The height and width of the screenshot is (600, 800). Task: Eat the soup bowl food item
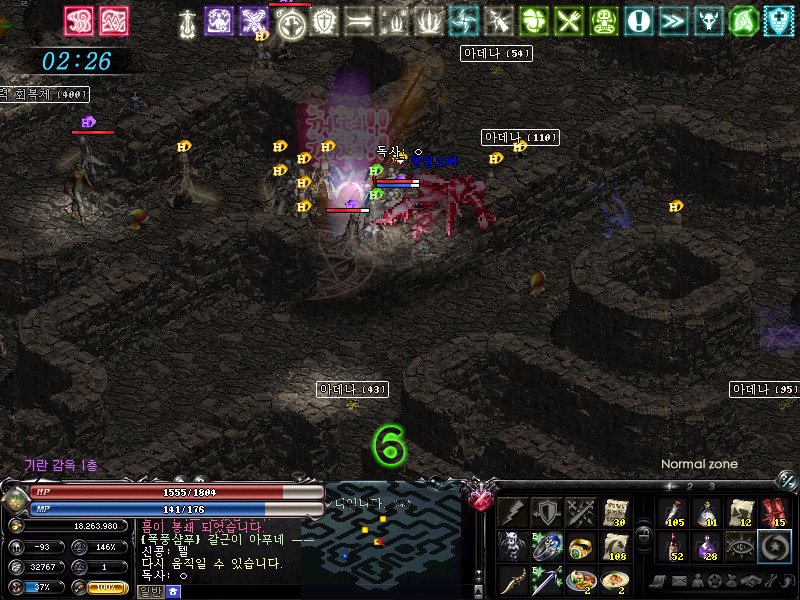tap(615, 580)
